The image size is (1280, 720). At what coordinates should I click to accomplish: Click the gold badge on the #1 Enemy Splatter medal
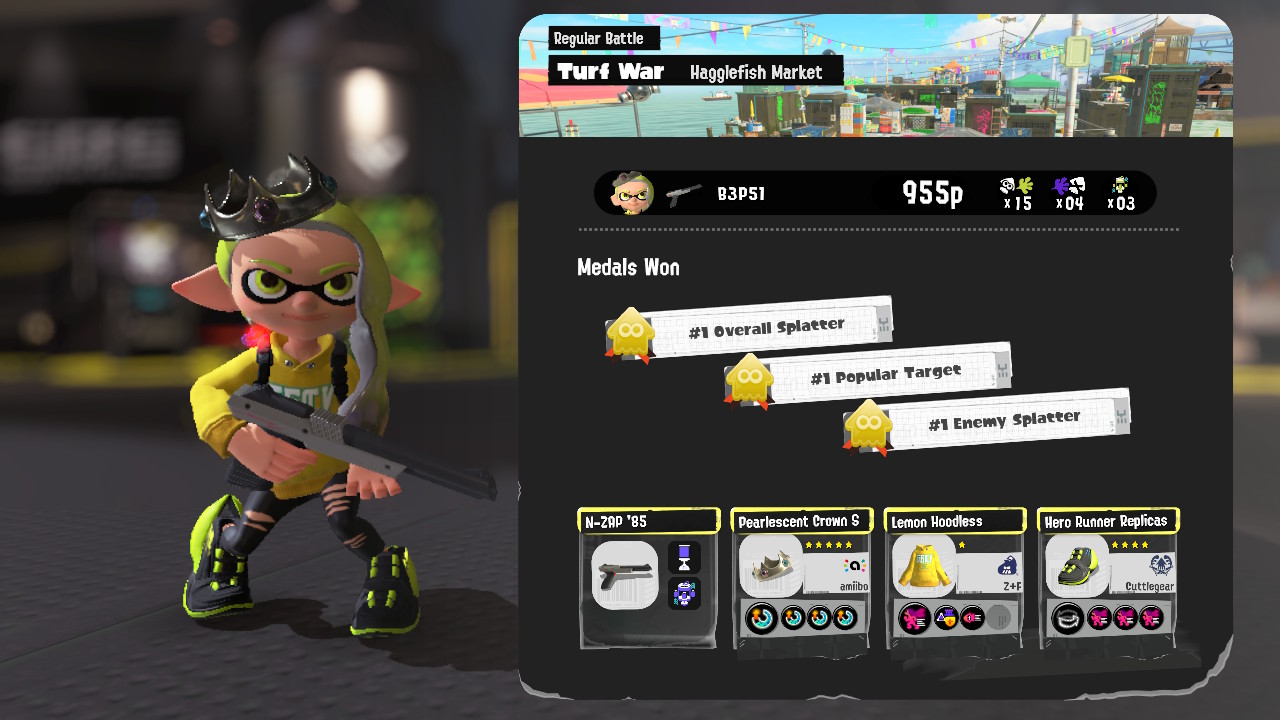click(x=869, y=425)
